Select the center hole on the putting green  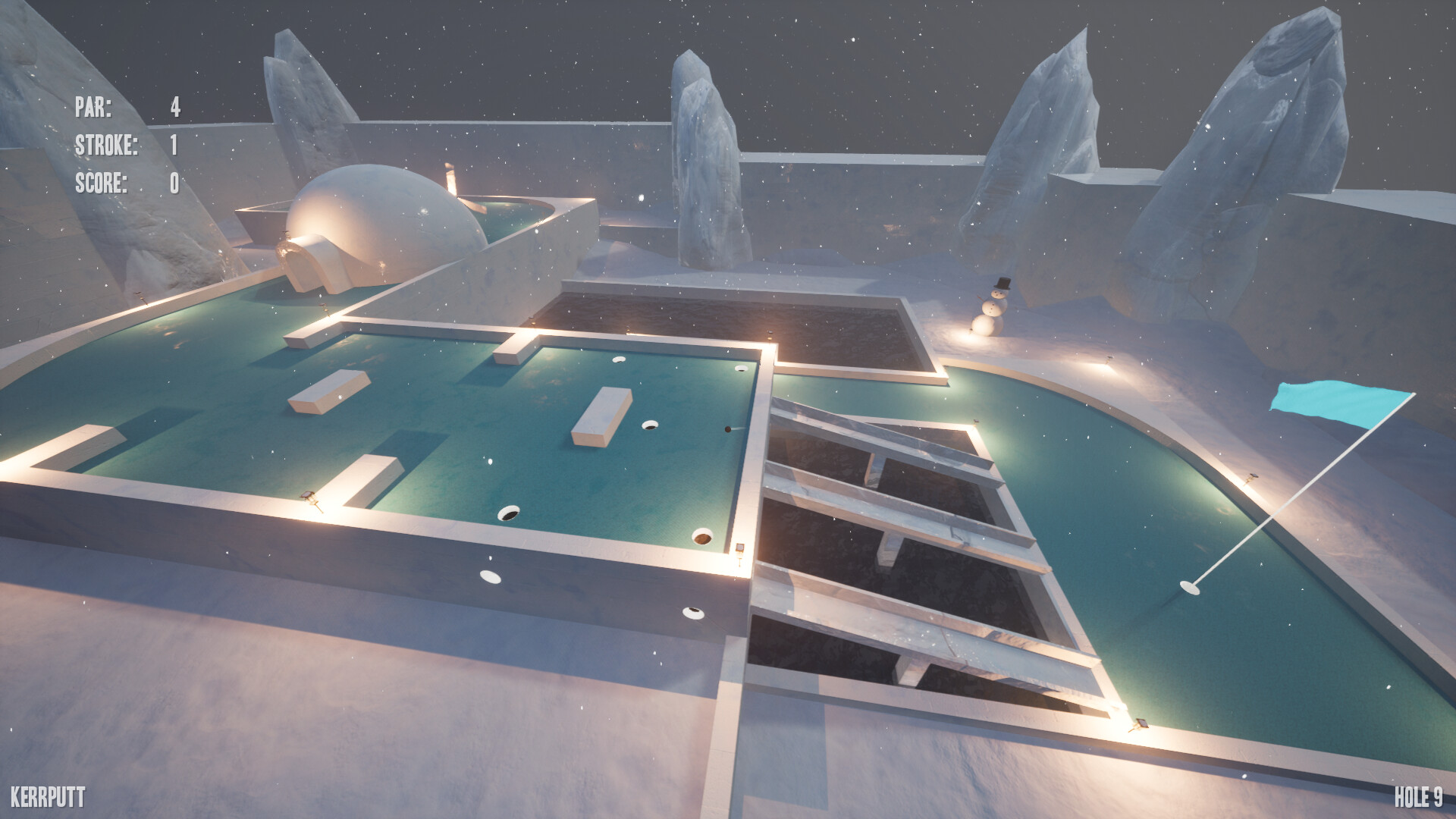(x=650, y=425)
